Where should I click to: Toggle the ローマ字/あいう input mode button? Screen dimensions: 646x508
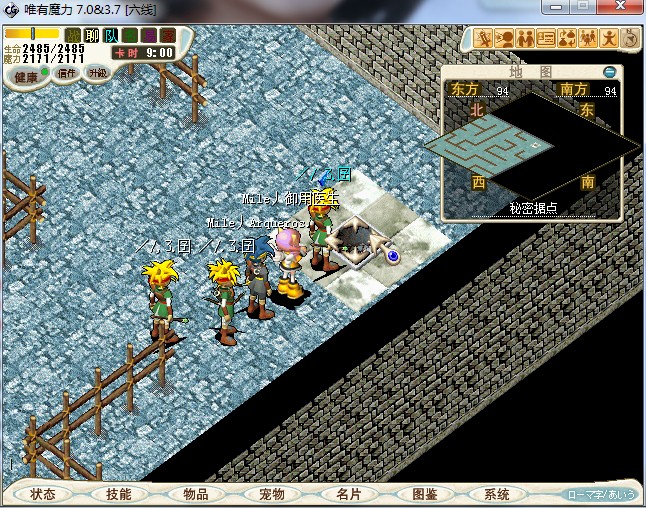(x=601, y=494)
